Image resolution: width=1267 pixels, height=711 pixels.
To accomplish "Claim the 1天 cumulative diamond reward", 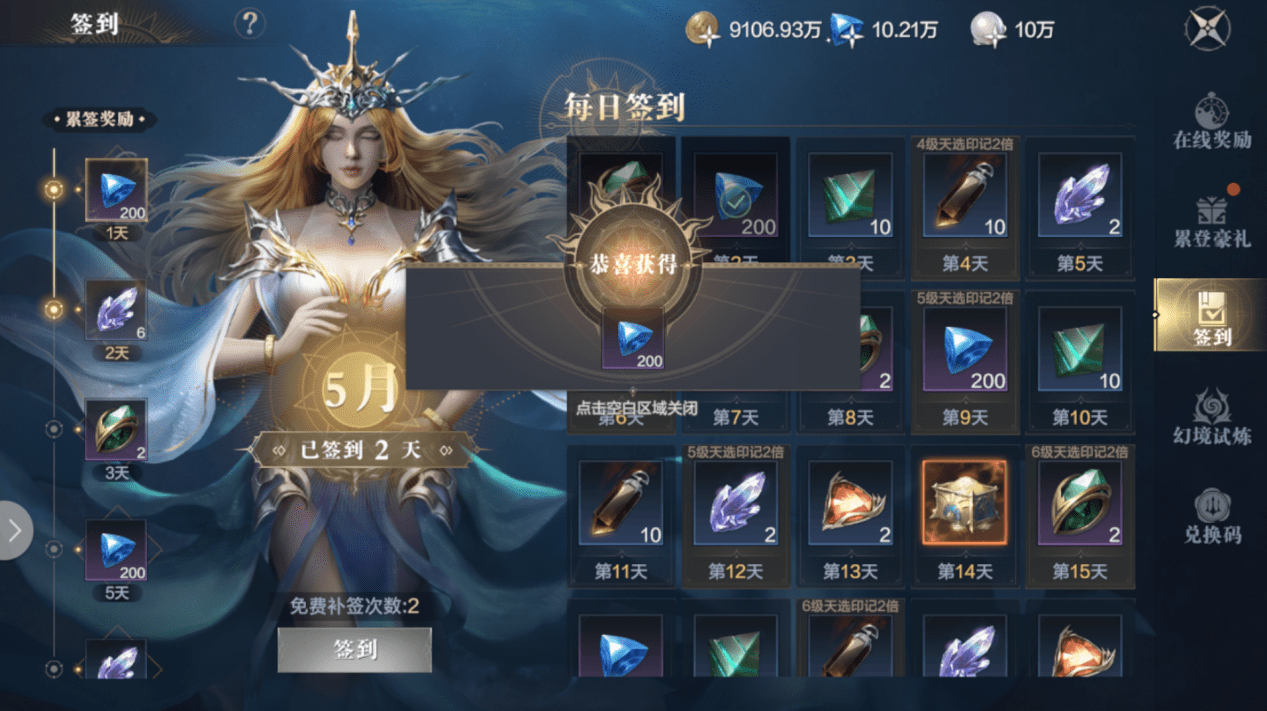I will pyautogui.click(x=116, y=190).
